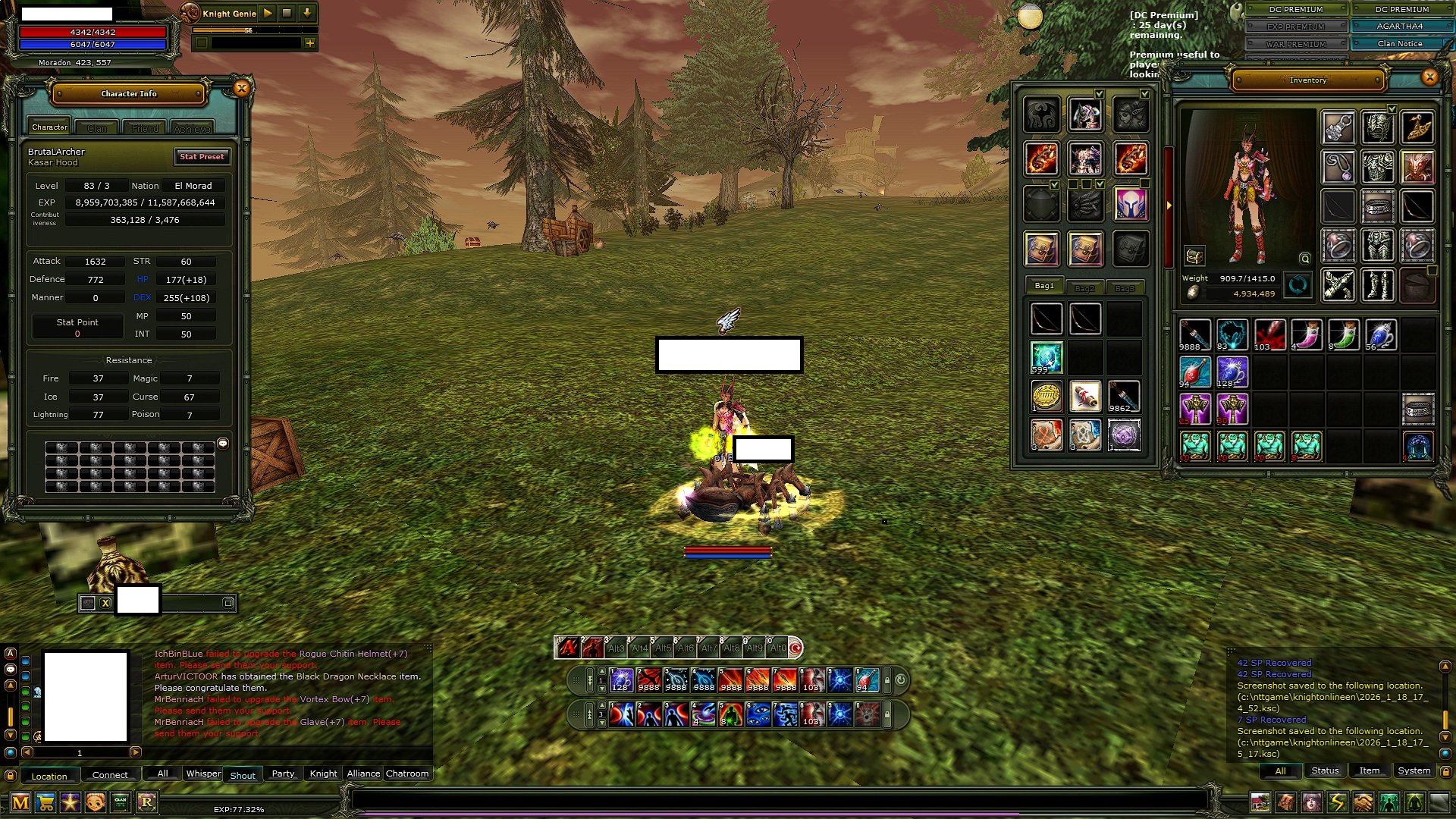The width and height of the screenshot is (1456, 819).
Task: Select the Bag2 tab
Action: pyautogui.click(x=1084, y=288)
